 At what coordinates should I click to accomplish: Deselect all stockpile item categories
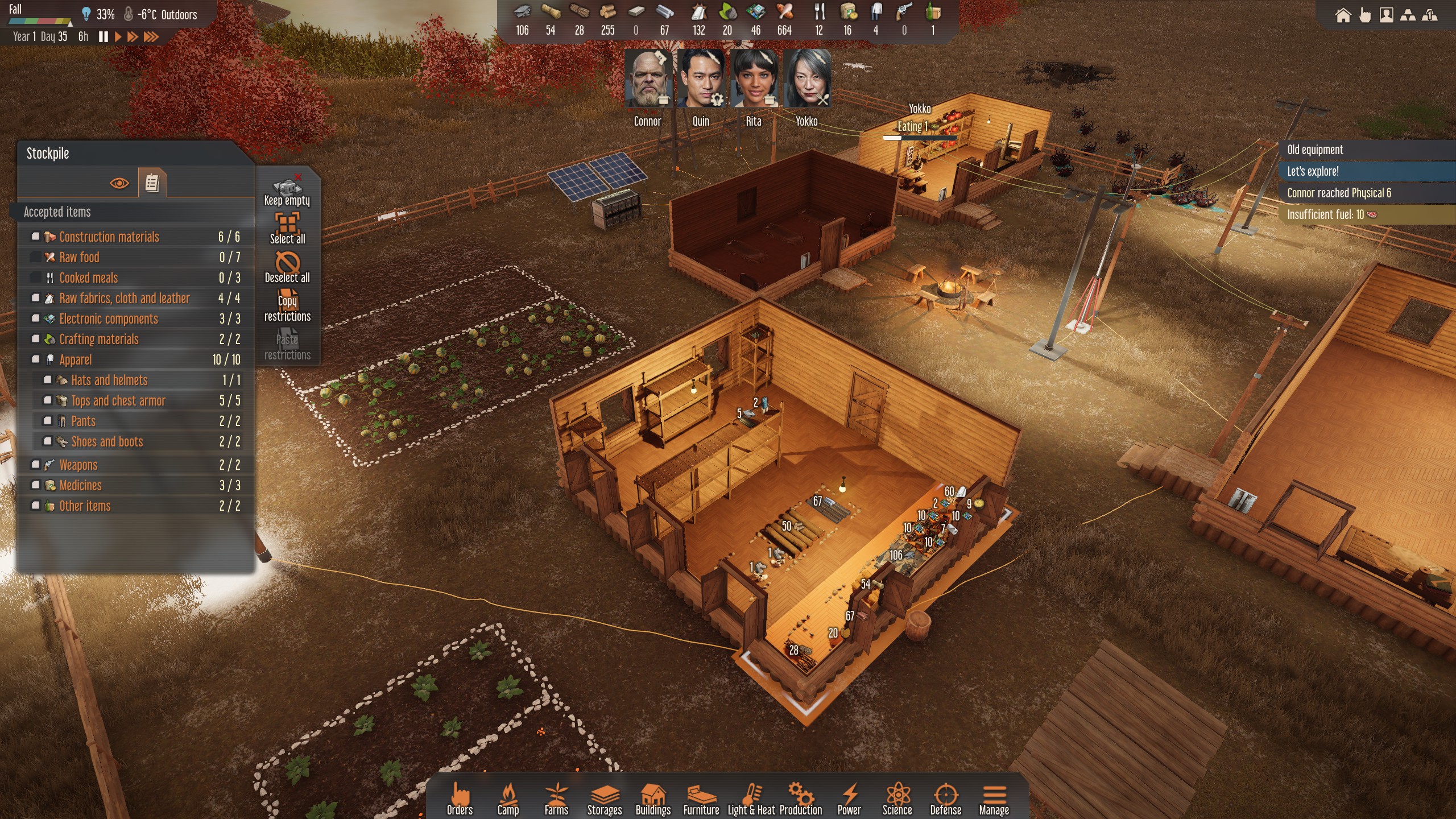[x=287, y=268]
